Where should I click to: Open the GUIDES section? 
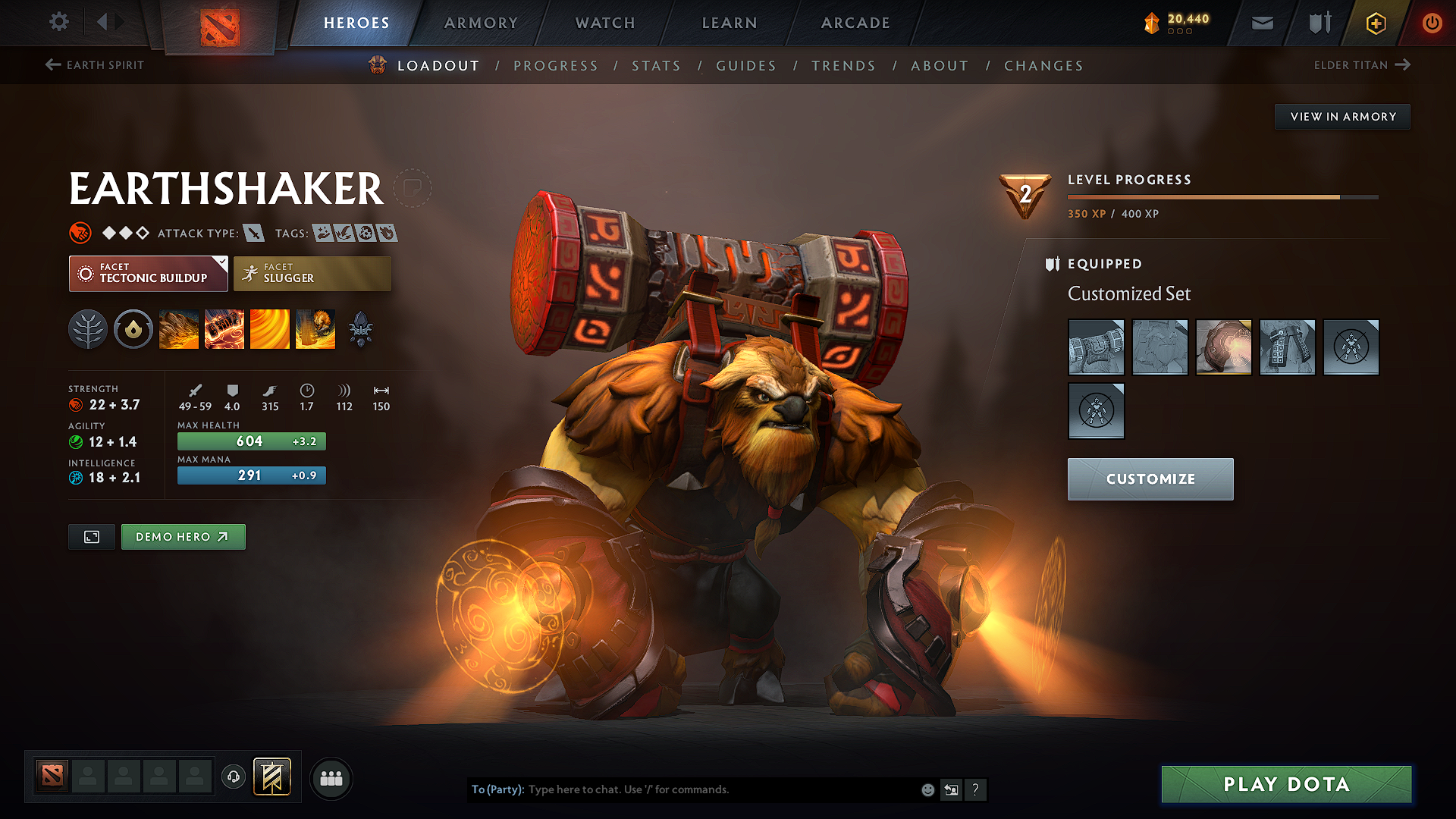tap(745, 66)
